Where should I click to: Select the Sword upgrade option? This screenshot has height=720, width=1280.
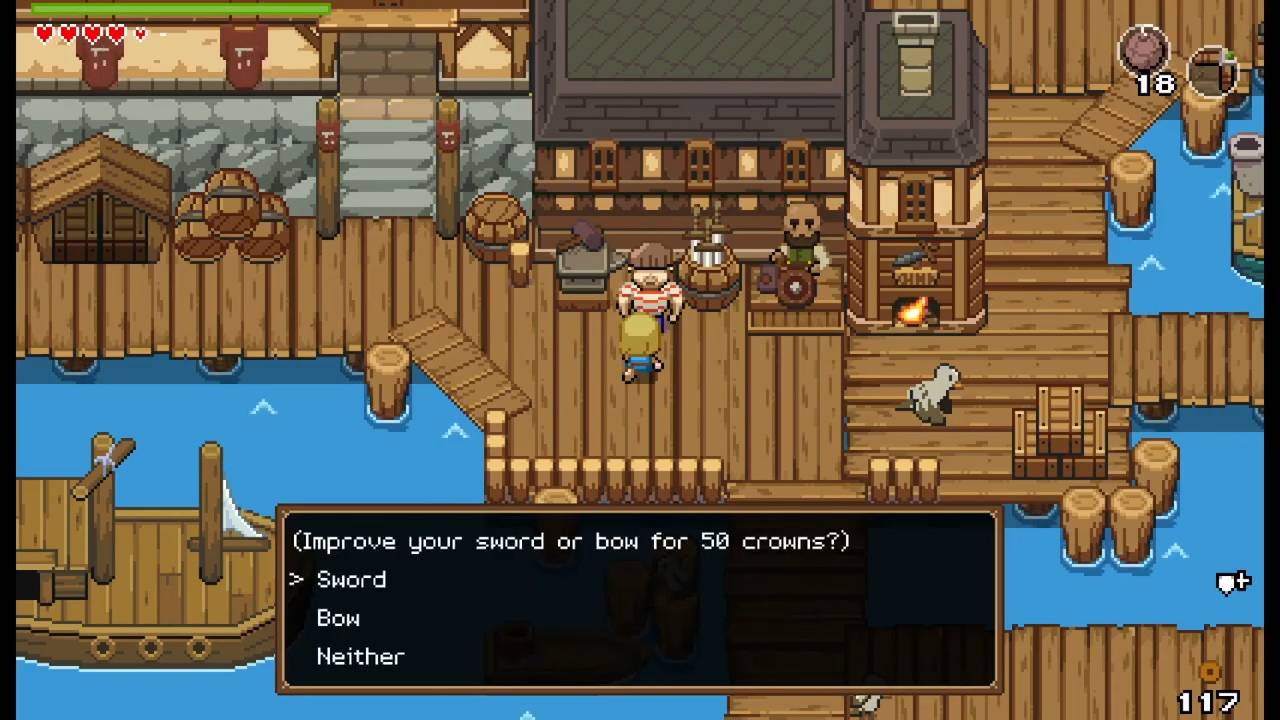[x=350, y=580]
